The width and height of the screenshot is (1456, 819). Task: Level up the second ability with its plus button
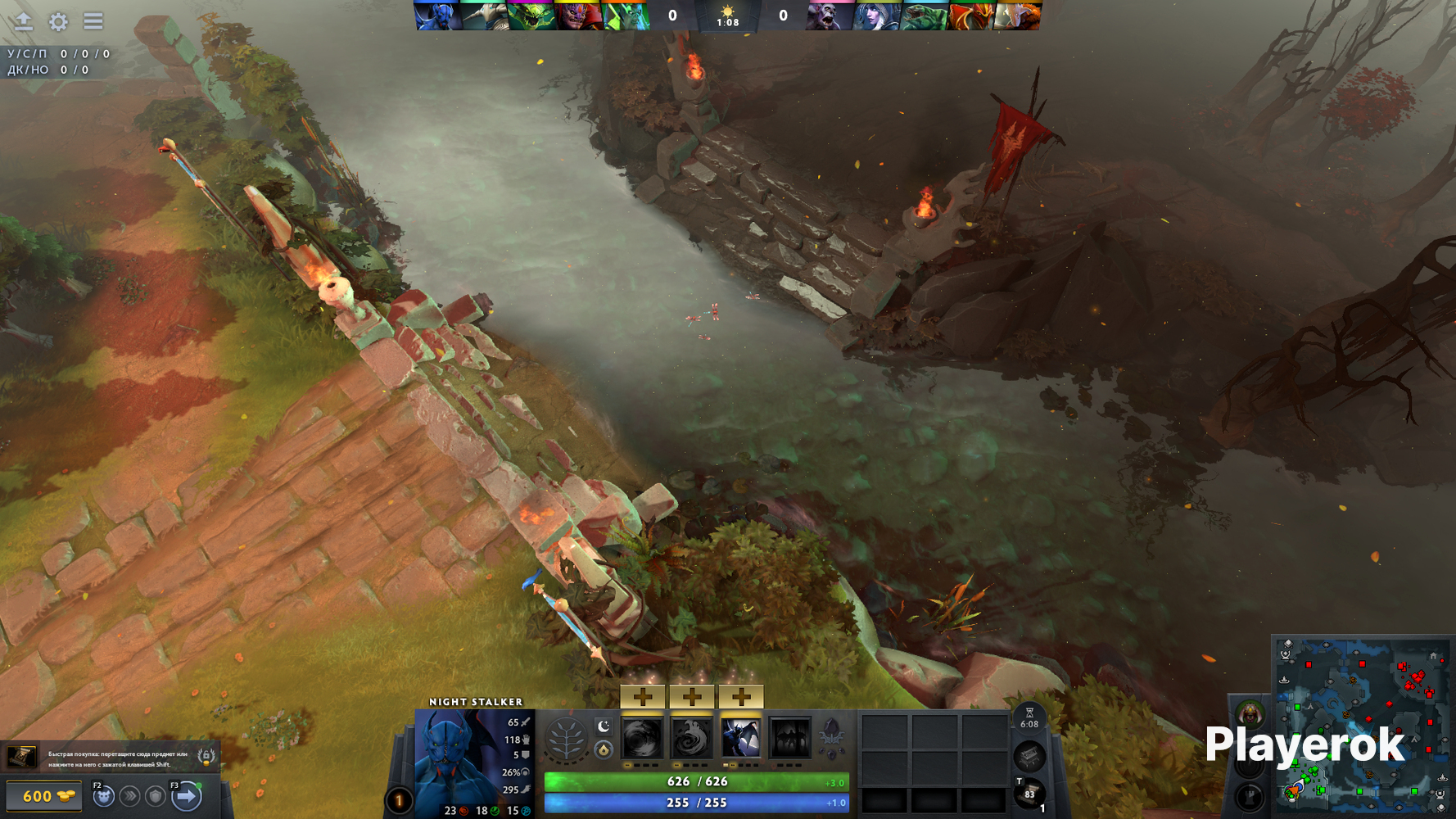692,697
